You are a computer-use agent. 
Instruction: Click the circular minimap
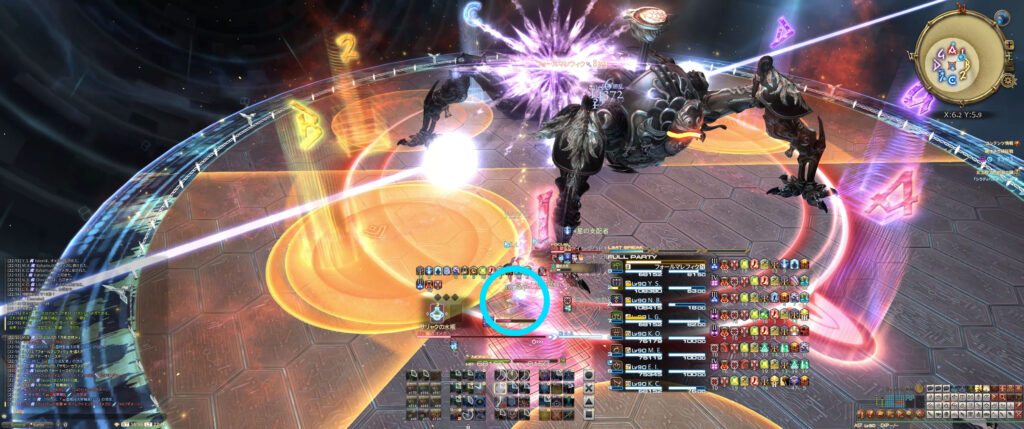click(x=956, y=58)
